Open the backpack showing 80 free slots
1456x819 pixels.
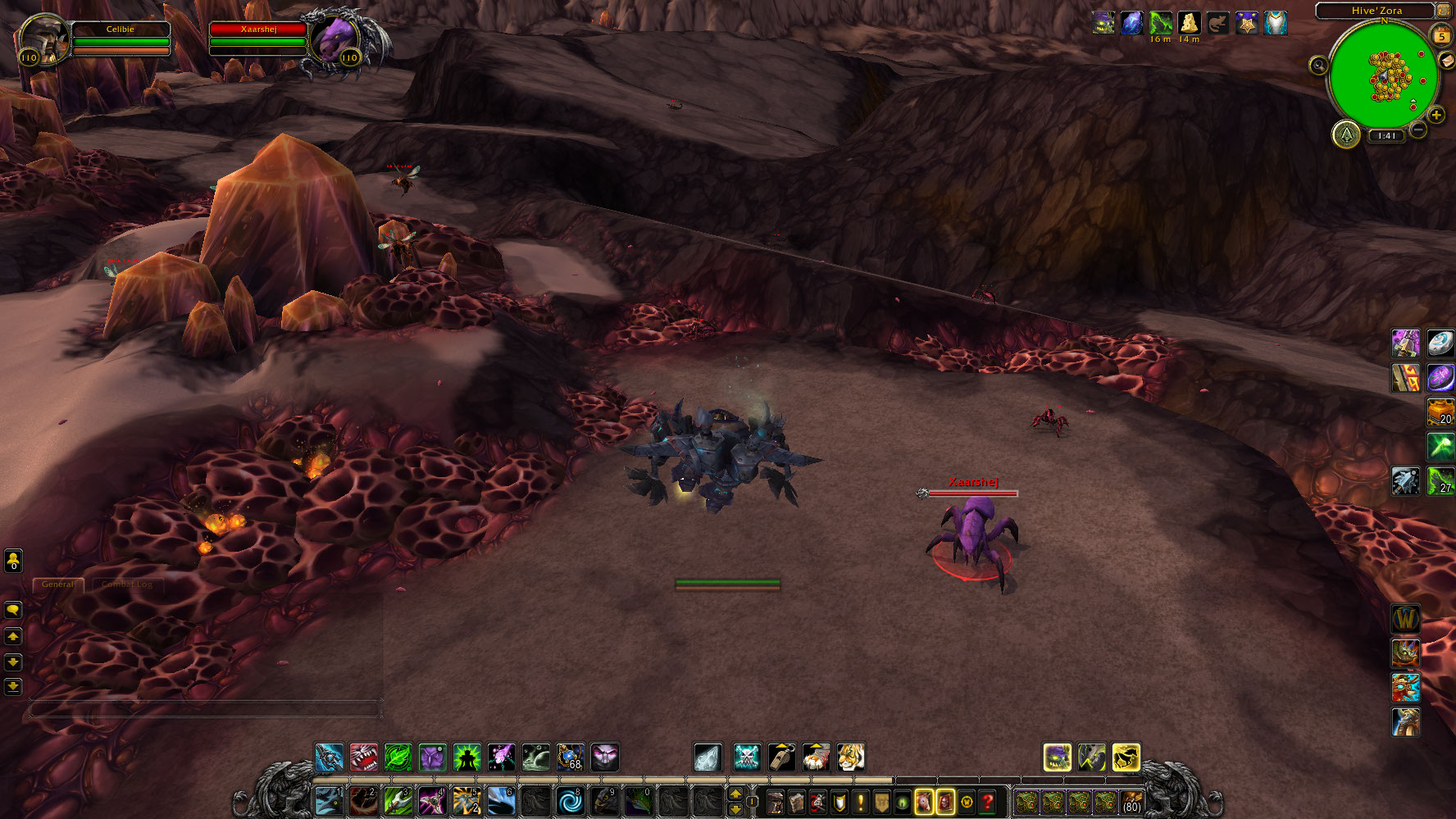click(1131, 801)
